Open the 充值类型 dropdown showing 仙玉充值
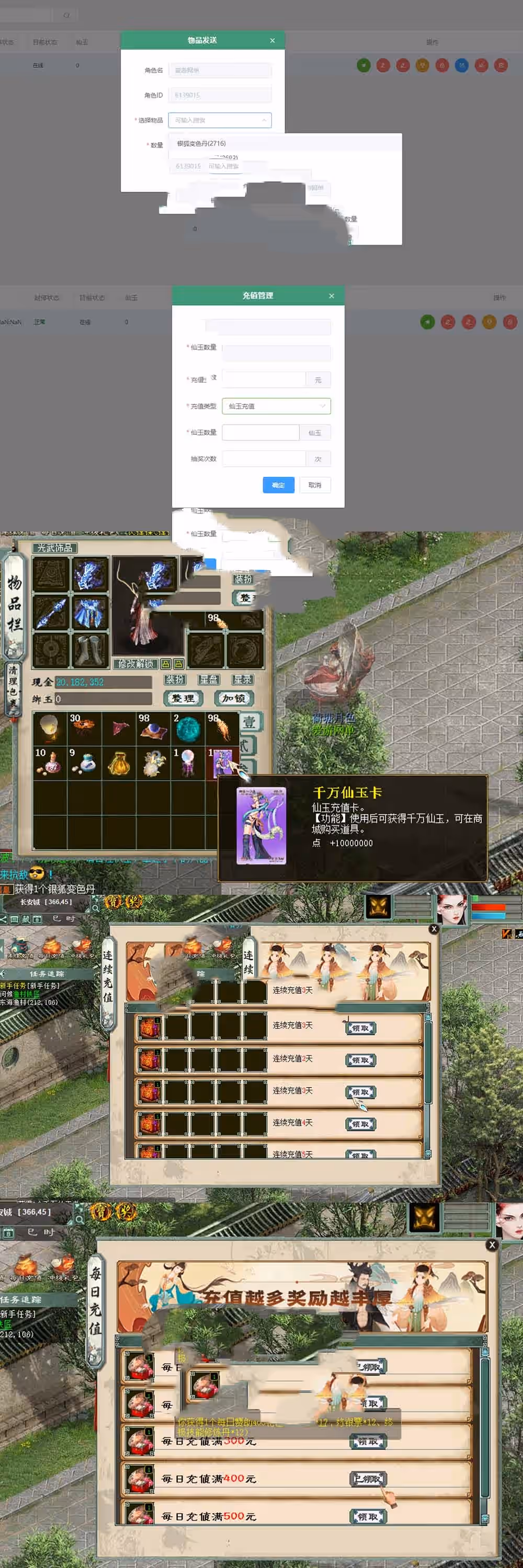The height and width of the screenshot is (1568, 523). 276,406
